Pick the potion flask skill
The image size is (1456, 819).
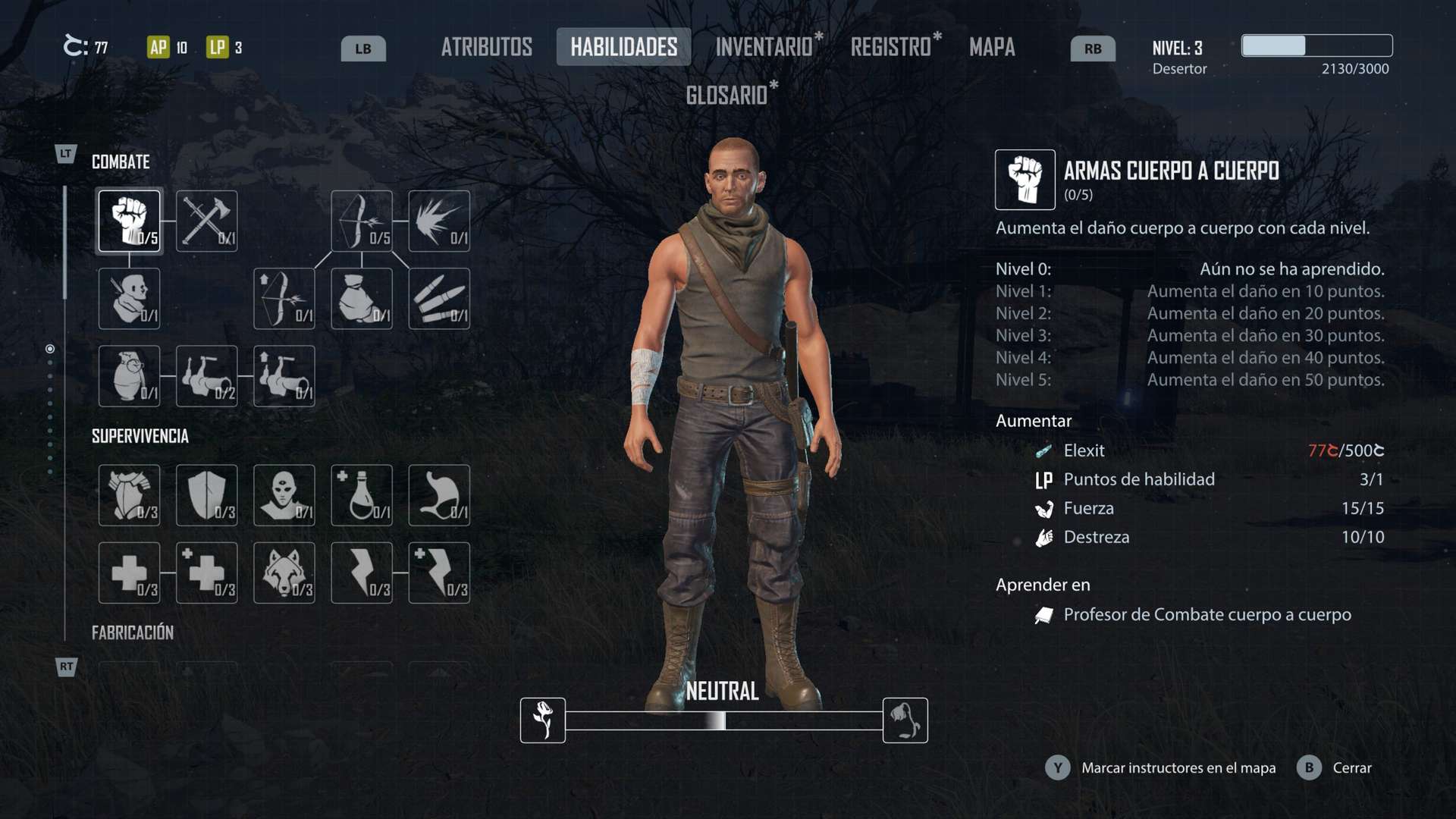click(x=362, y=495)
